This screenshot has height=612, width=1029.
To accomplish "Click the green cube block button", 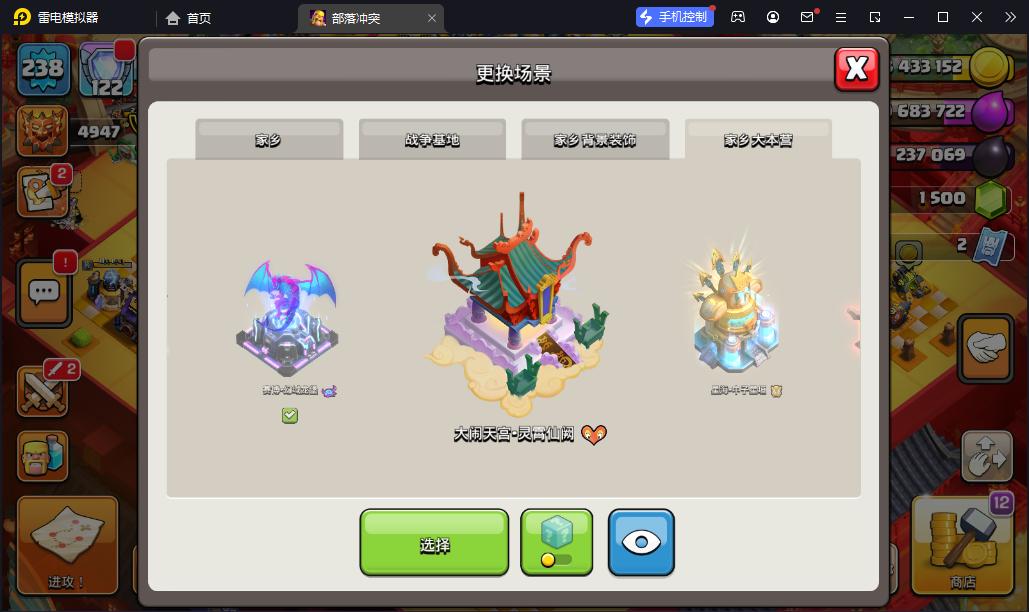I will (557, 543).
